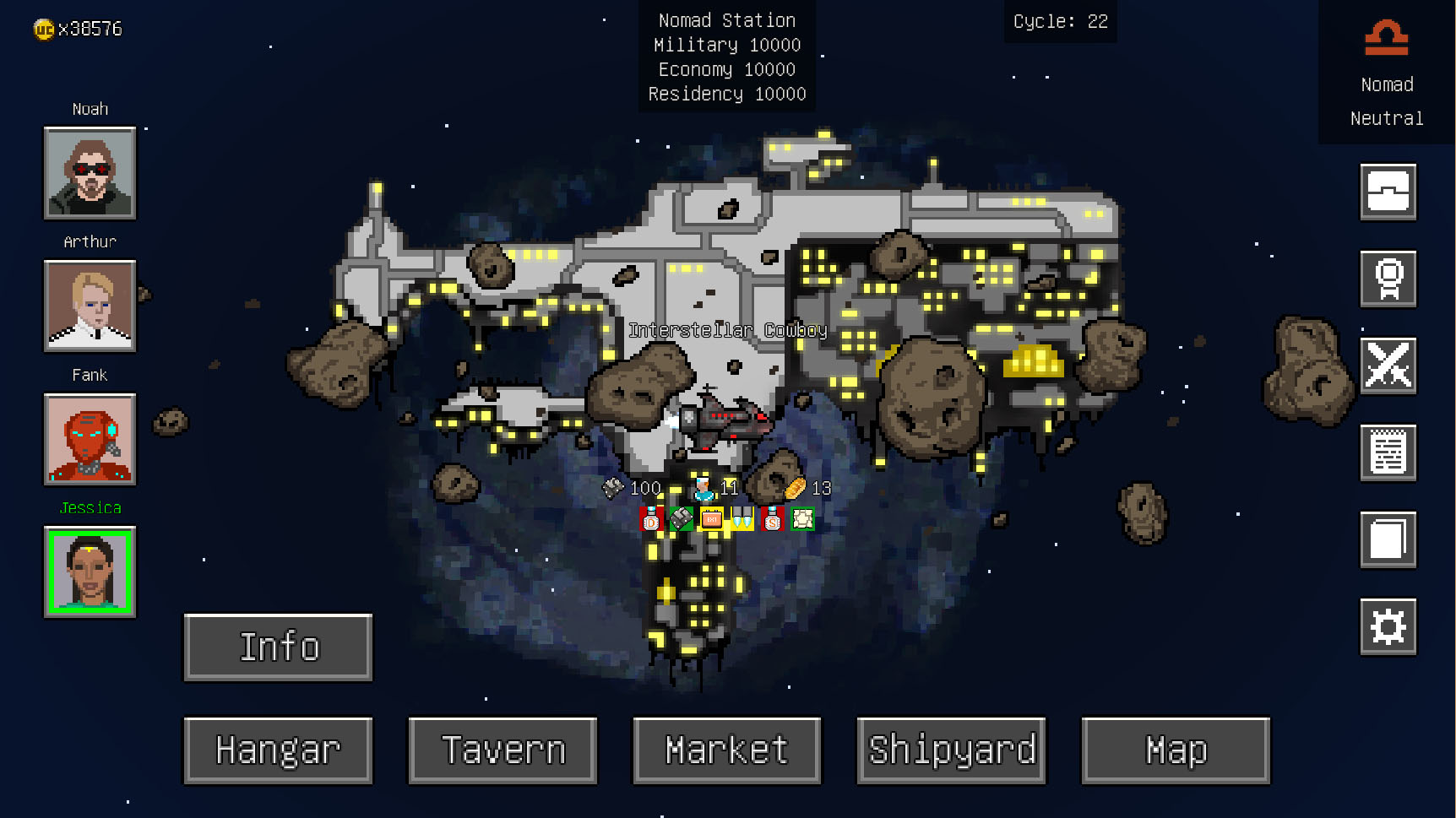This screenshot has width=1456, height=818.
Task: Select Jessica's highlighted portrait
Action: (x=90, y=572)
